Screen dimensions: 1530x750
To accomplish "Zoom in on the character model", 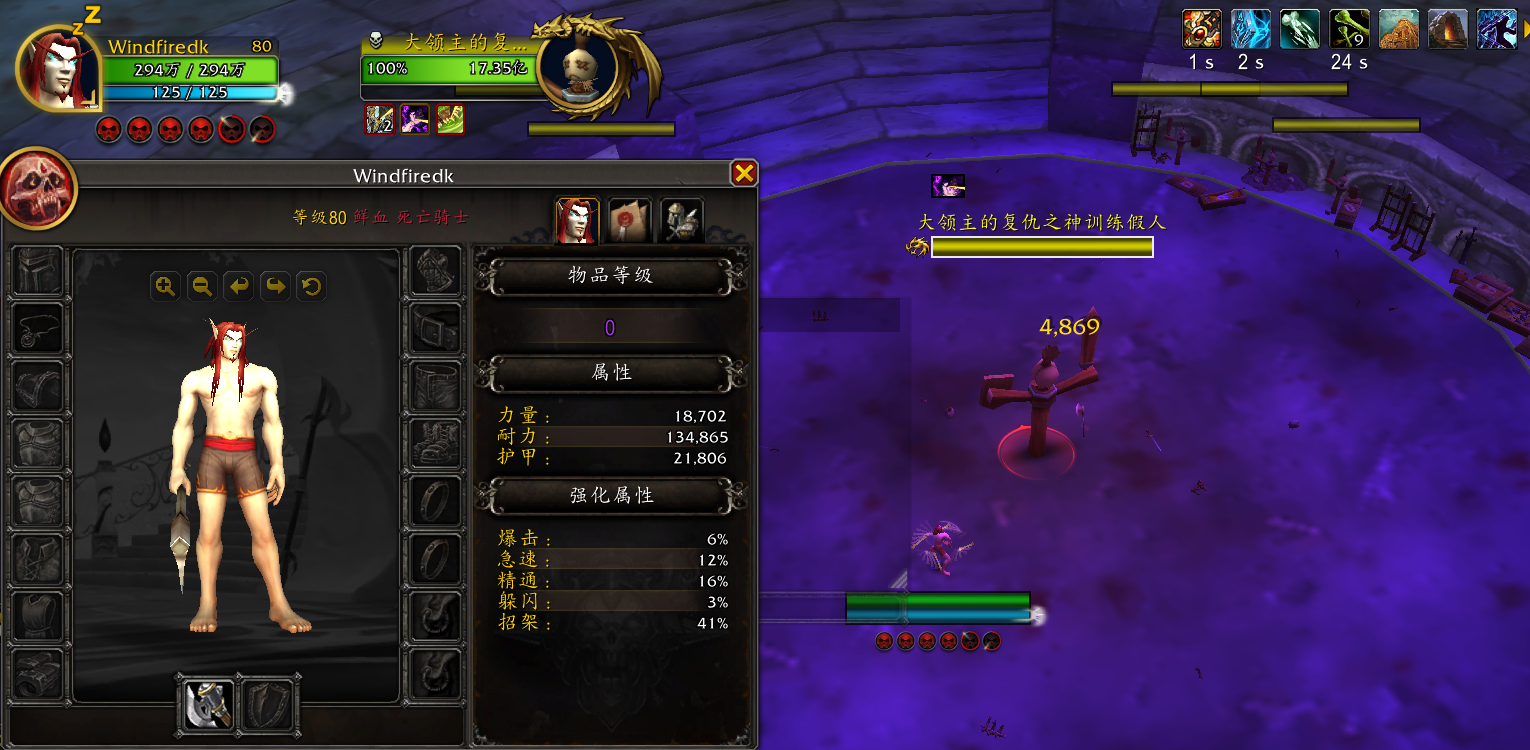I will 166,286.
